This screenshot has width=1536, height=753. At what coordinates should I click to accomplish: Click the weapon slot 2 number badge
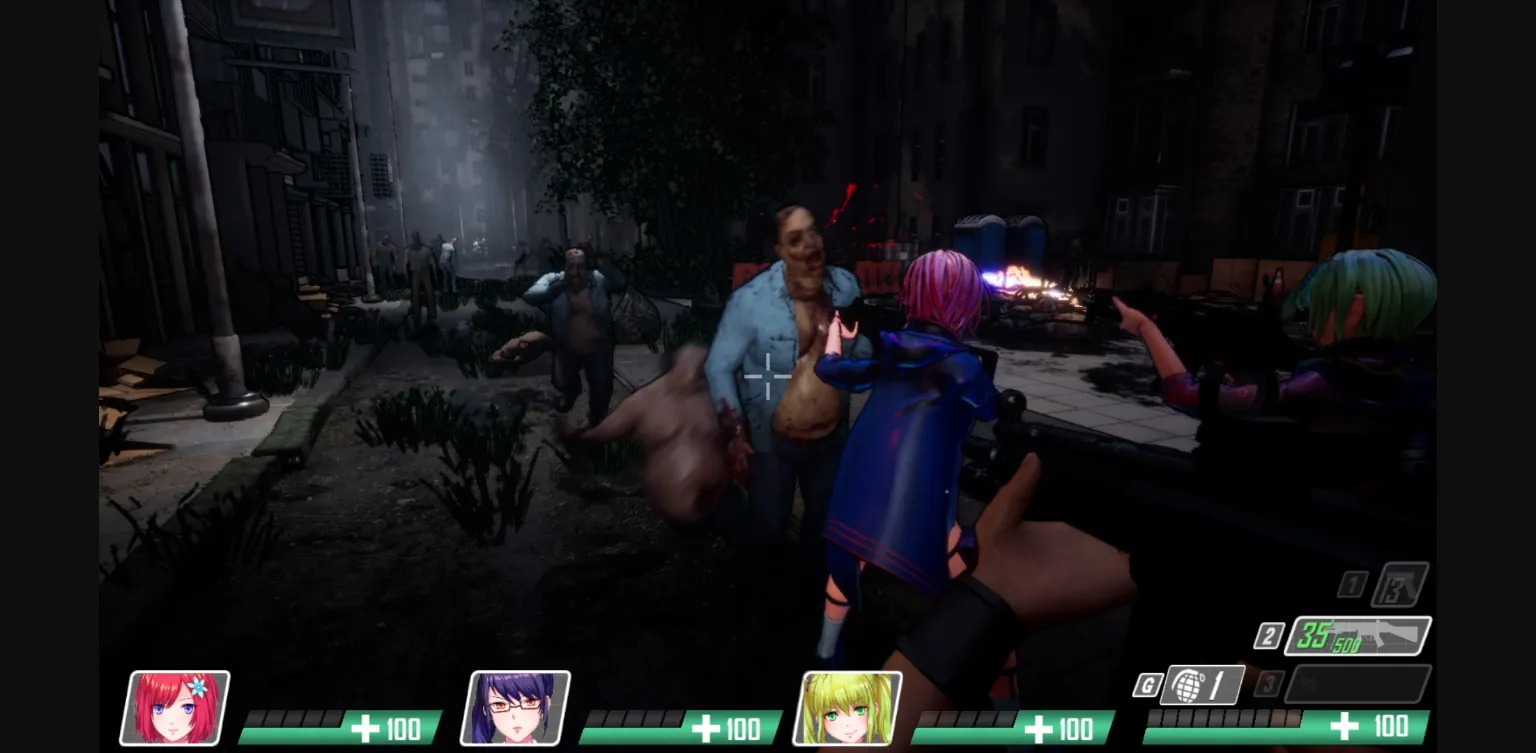(1267, 634)
